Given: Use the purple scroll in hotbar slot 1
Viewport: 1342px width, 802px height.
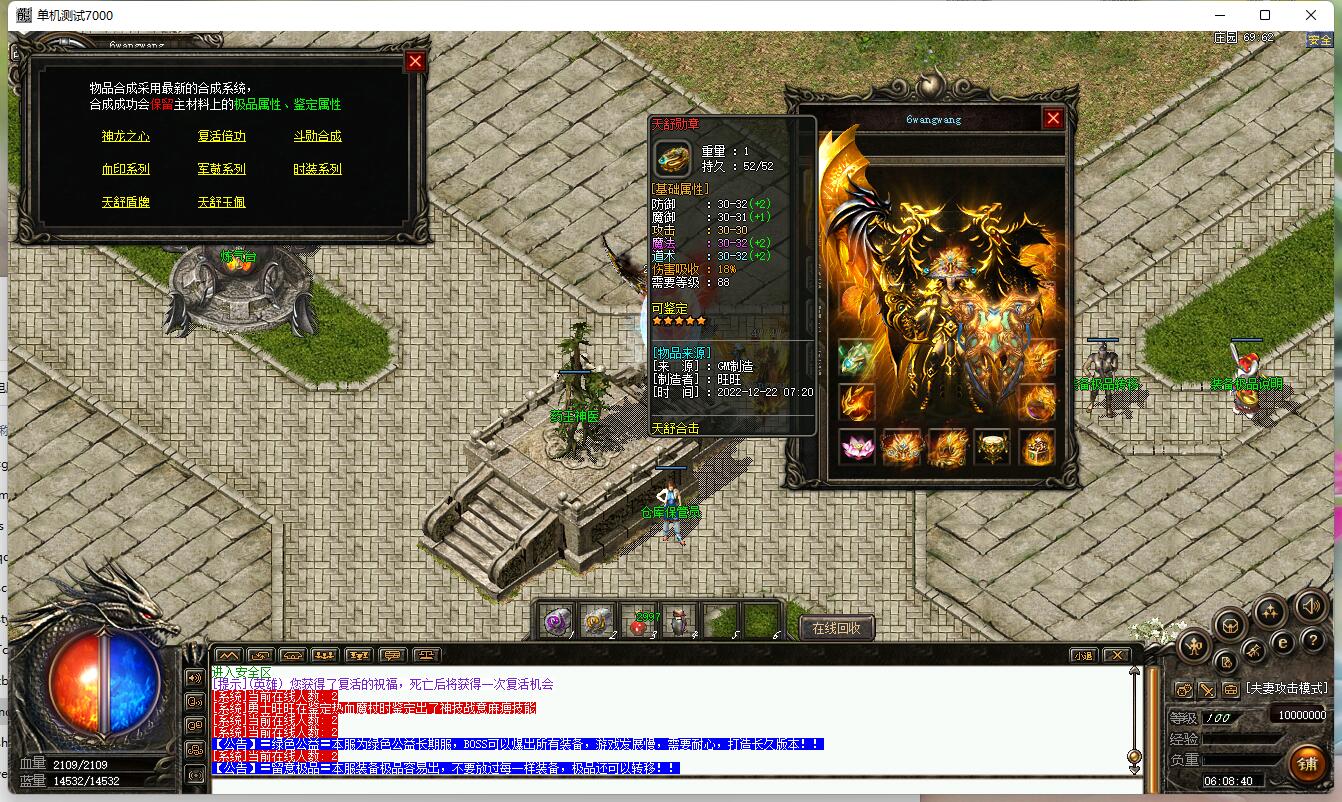Looking at the screenshot, I should pyautogui.click(x=555, y=622).
